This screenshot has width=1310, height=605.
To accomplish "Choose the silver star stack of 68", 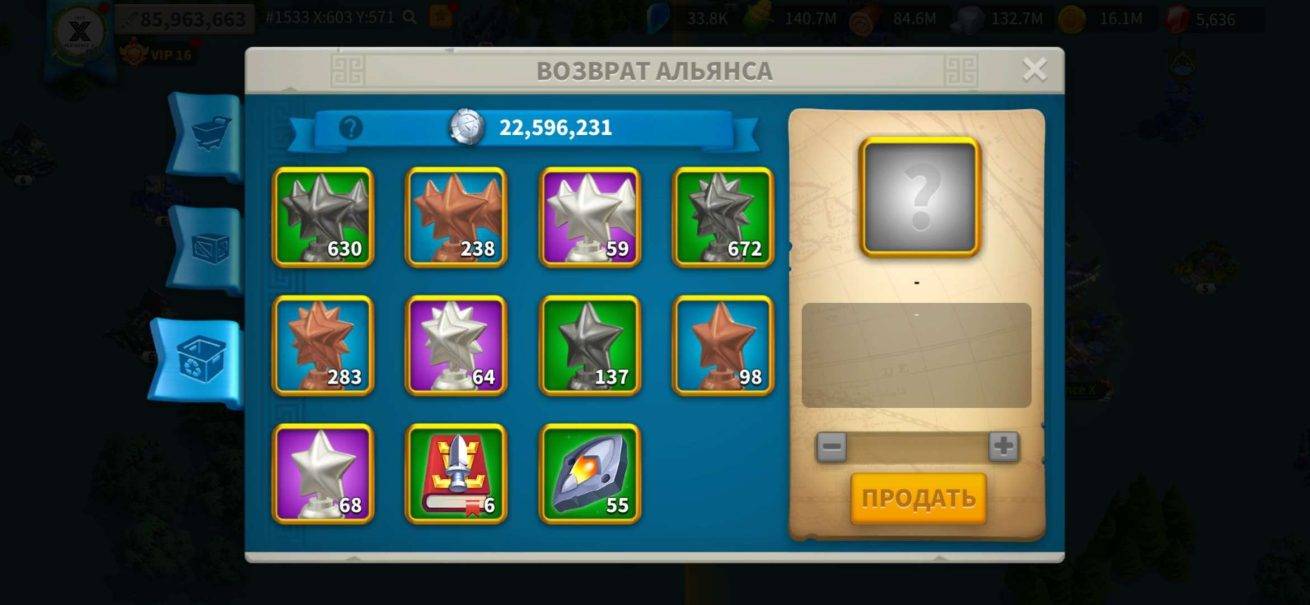I will point(323,473).
